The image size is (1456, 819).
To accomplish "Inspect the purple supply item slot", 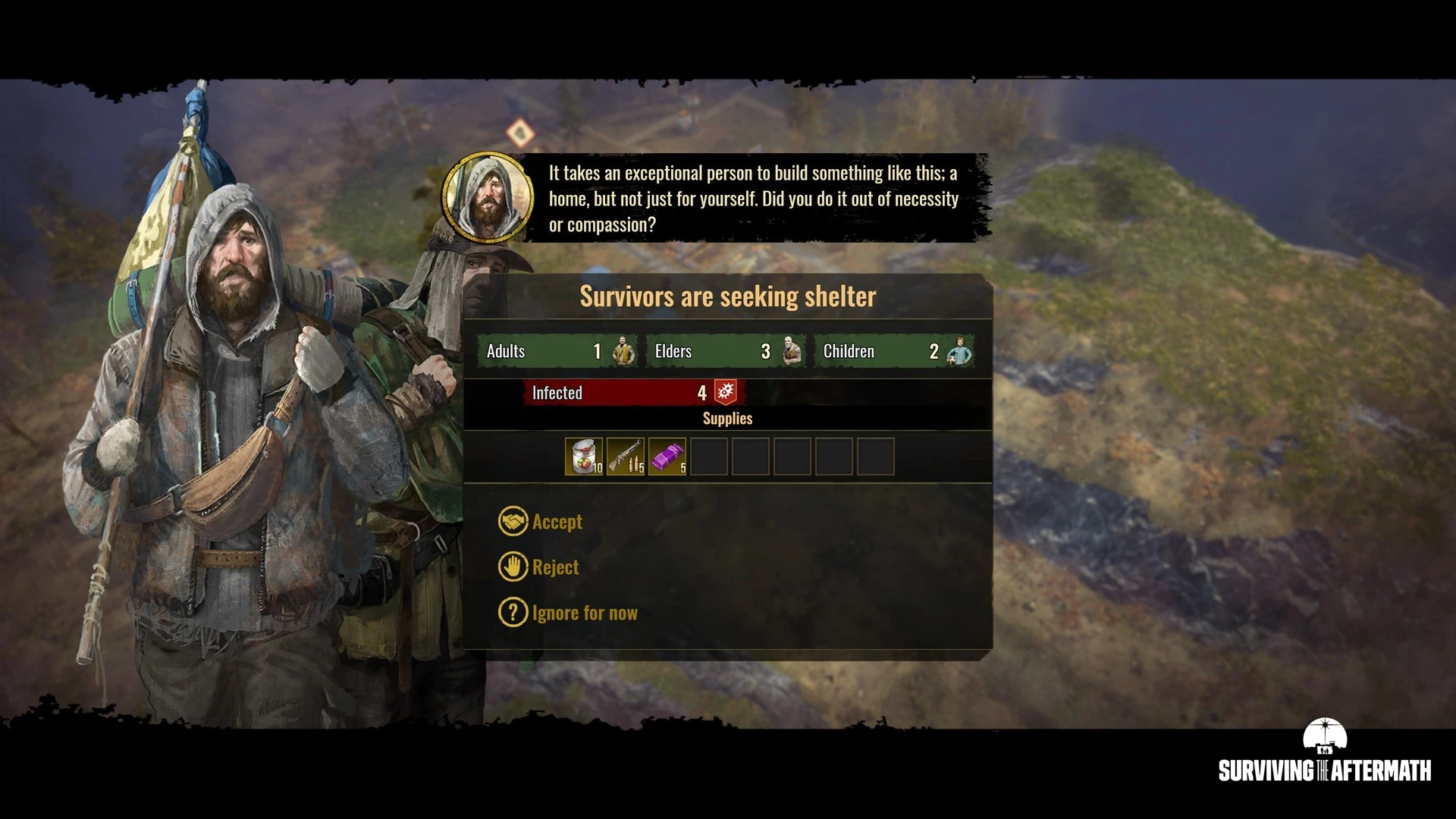I will pyautogui.click(x=667, y=457).
